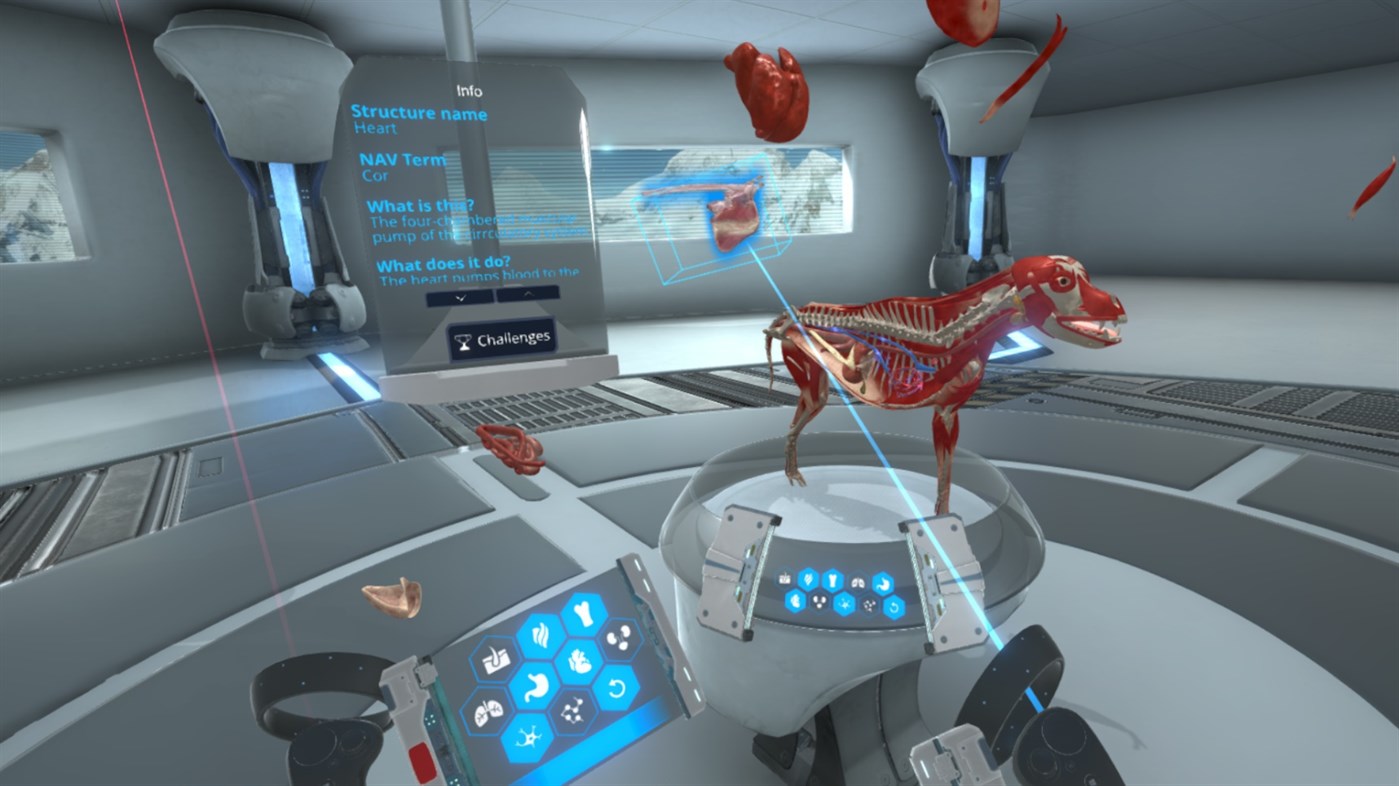The image size is (1399, 786).
Task: Select the stomach icon on the turntable panel
Action: tap(885, 585)
